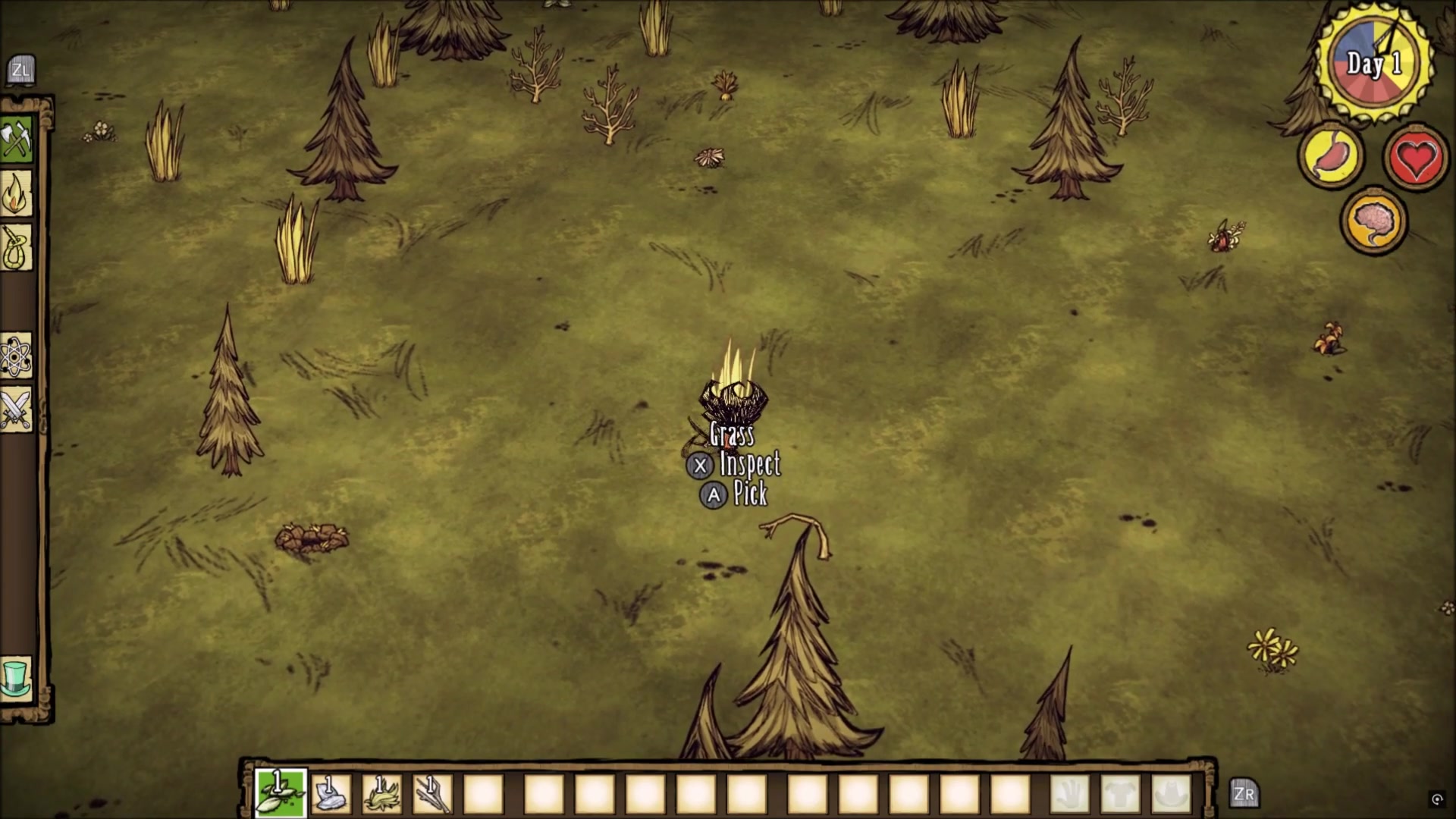This screenshot has height=819, width=1456.
Task: Click the hand equipment slot
Action: point(1069,793)
